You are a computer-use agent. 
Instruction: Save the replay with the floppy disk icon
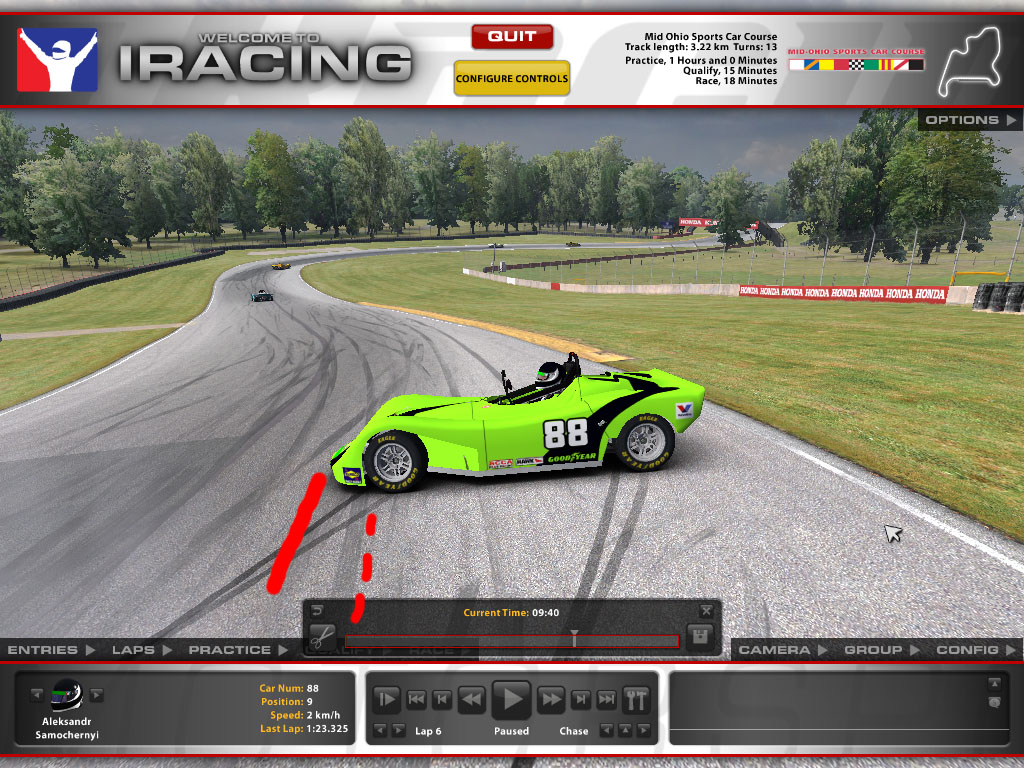coord(701,637)
